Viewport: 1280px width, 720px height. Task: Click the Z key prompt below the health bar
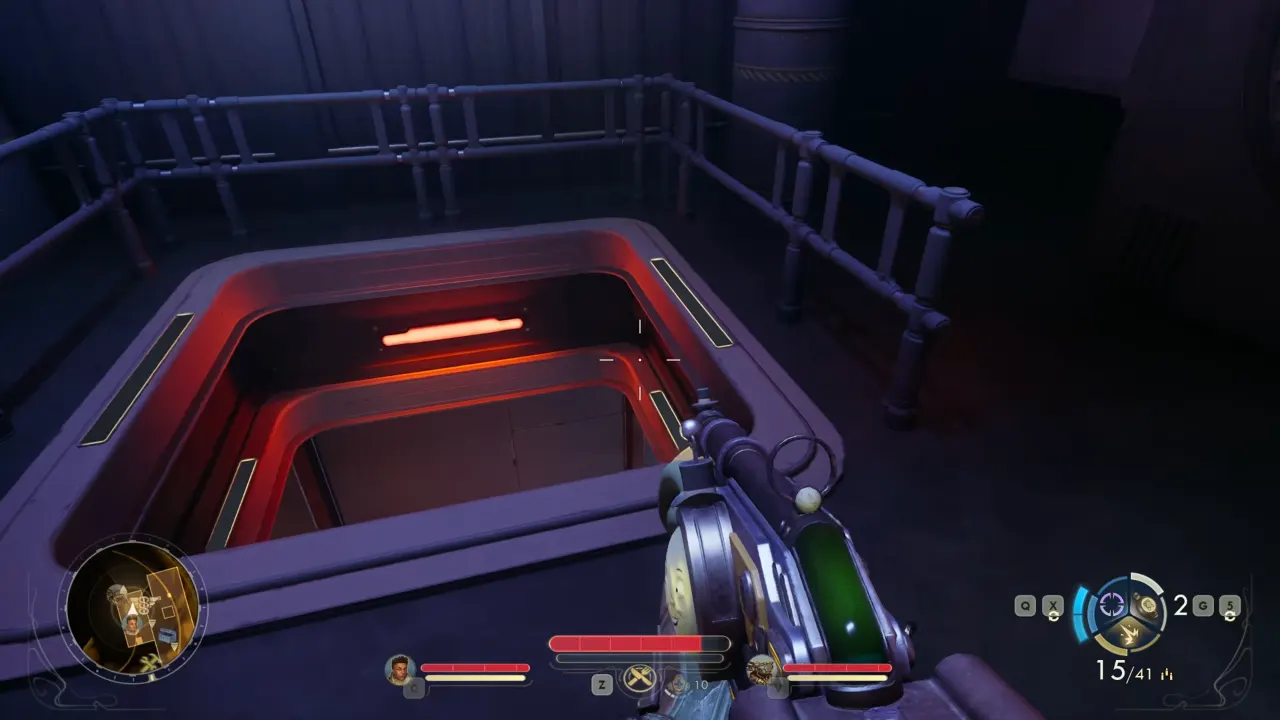tap(602, 683)
